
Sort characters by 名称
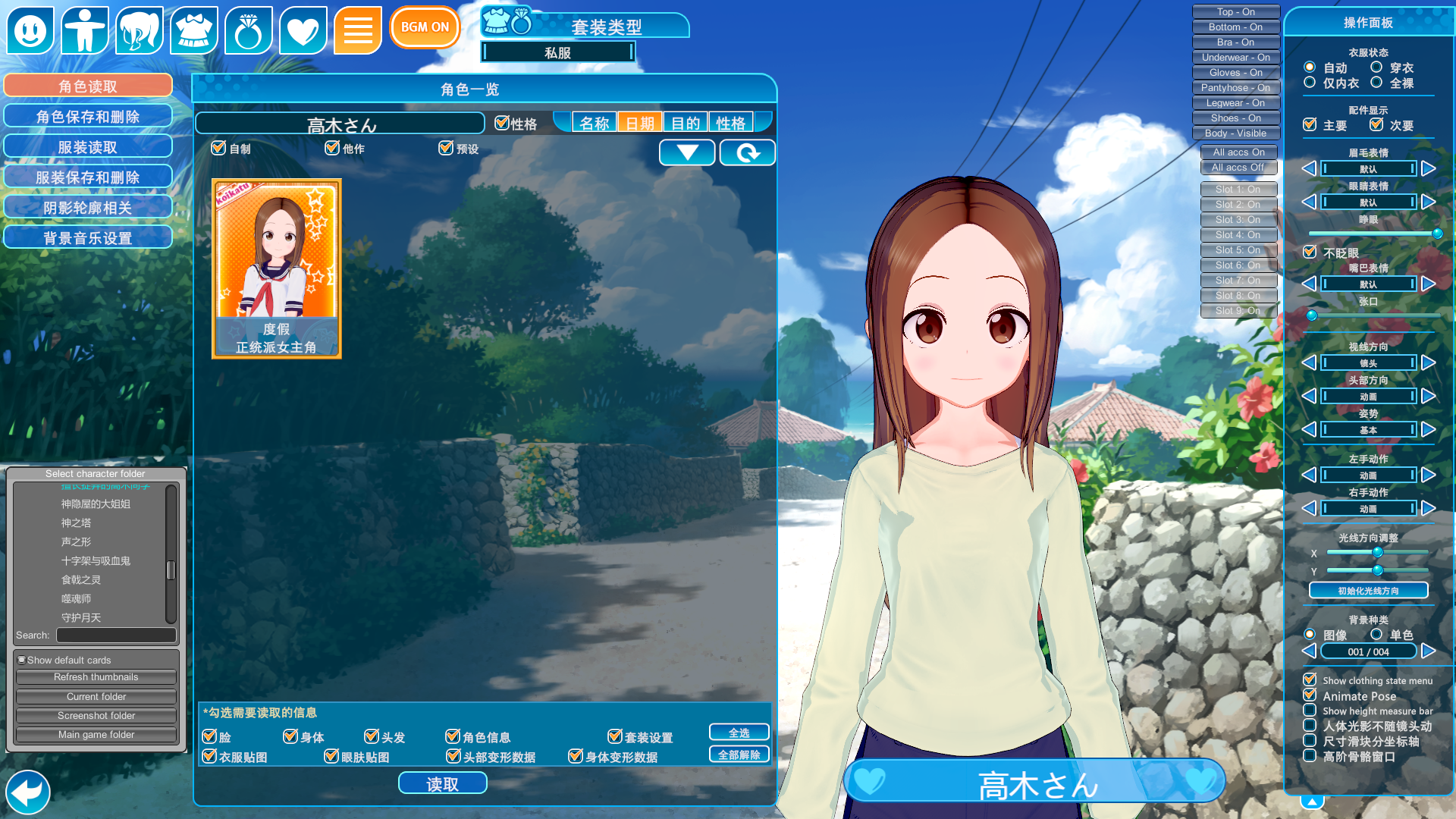(594, 123)
